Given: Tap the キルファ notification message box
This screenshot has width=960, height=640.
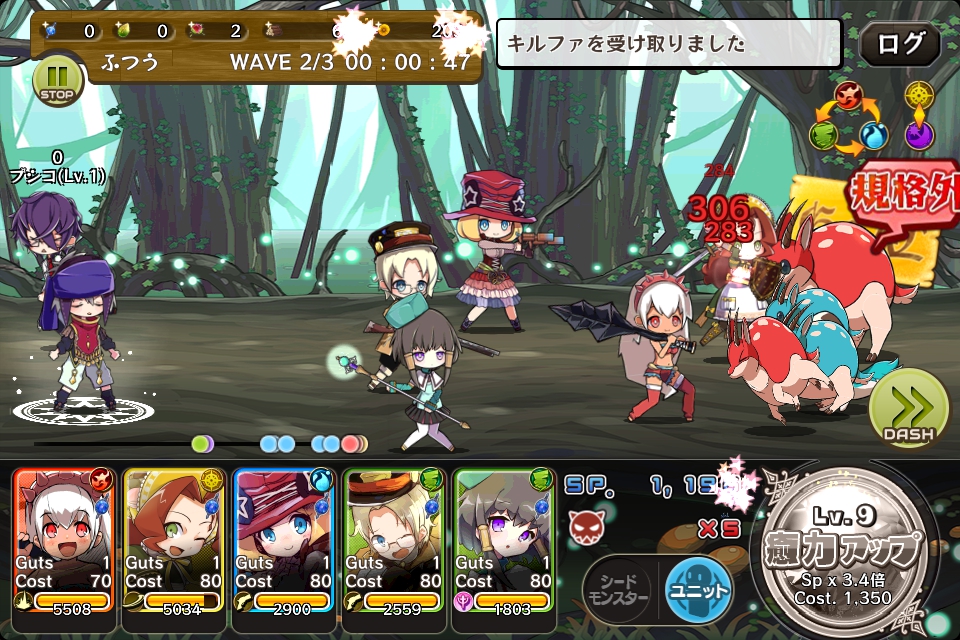Looking at the screenshot, I should click(x=668, y=44).
